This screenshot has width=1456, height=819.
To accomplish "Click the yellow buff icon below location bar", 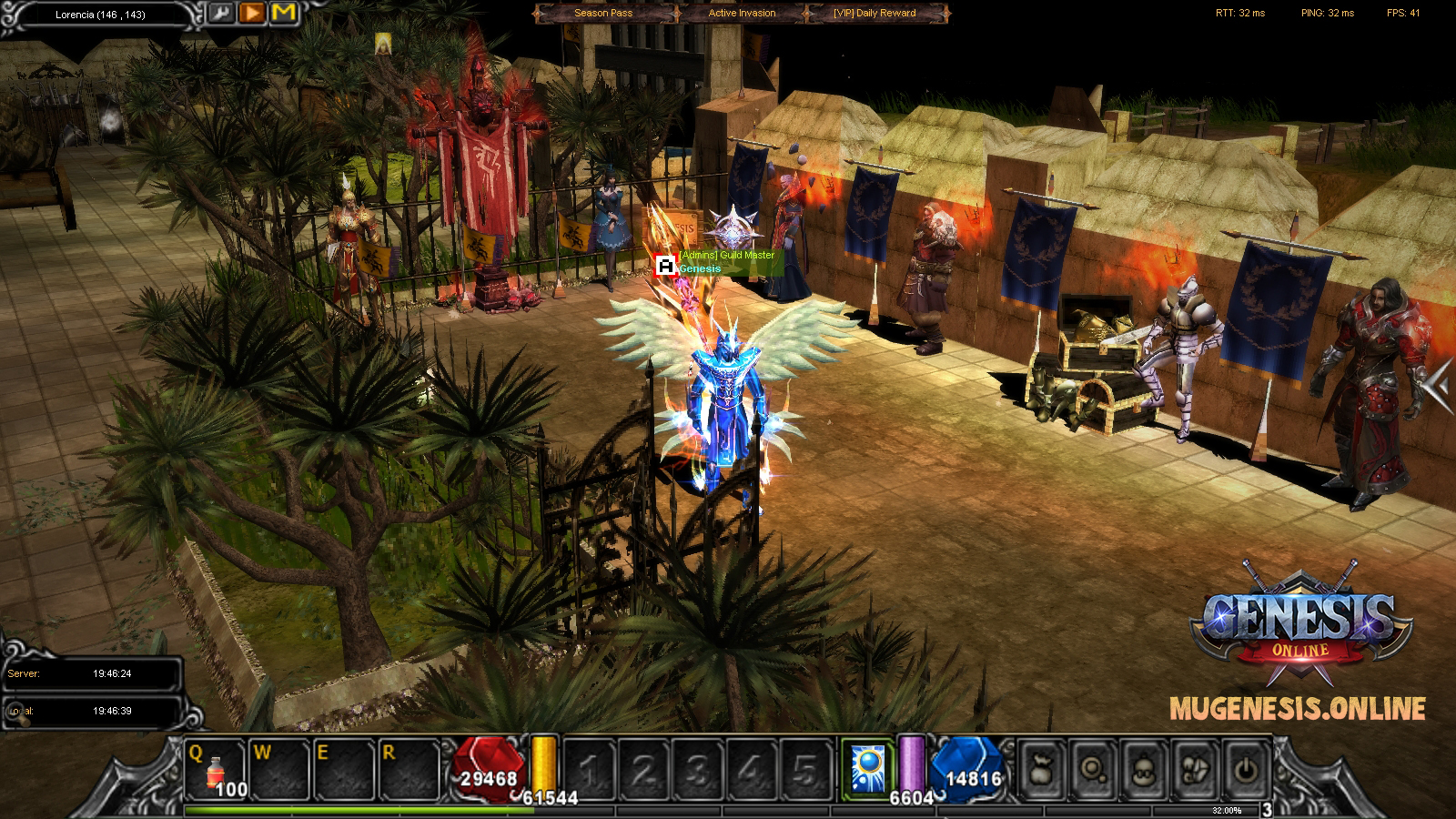I will pos(383,43).
